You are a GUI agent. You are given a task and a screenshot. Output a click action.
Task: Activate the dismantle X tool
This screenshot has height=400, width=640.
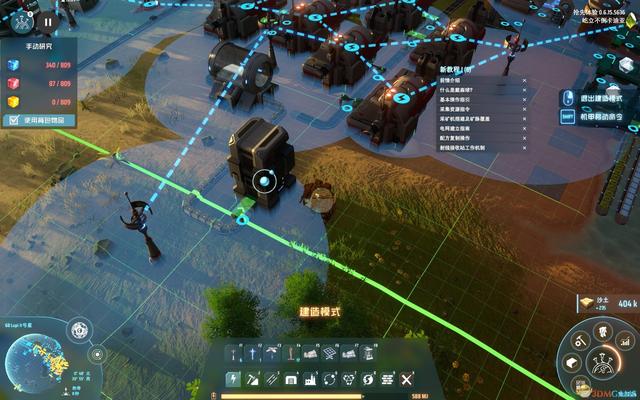tap(406, 380)
